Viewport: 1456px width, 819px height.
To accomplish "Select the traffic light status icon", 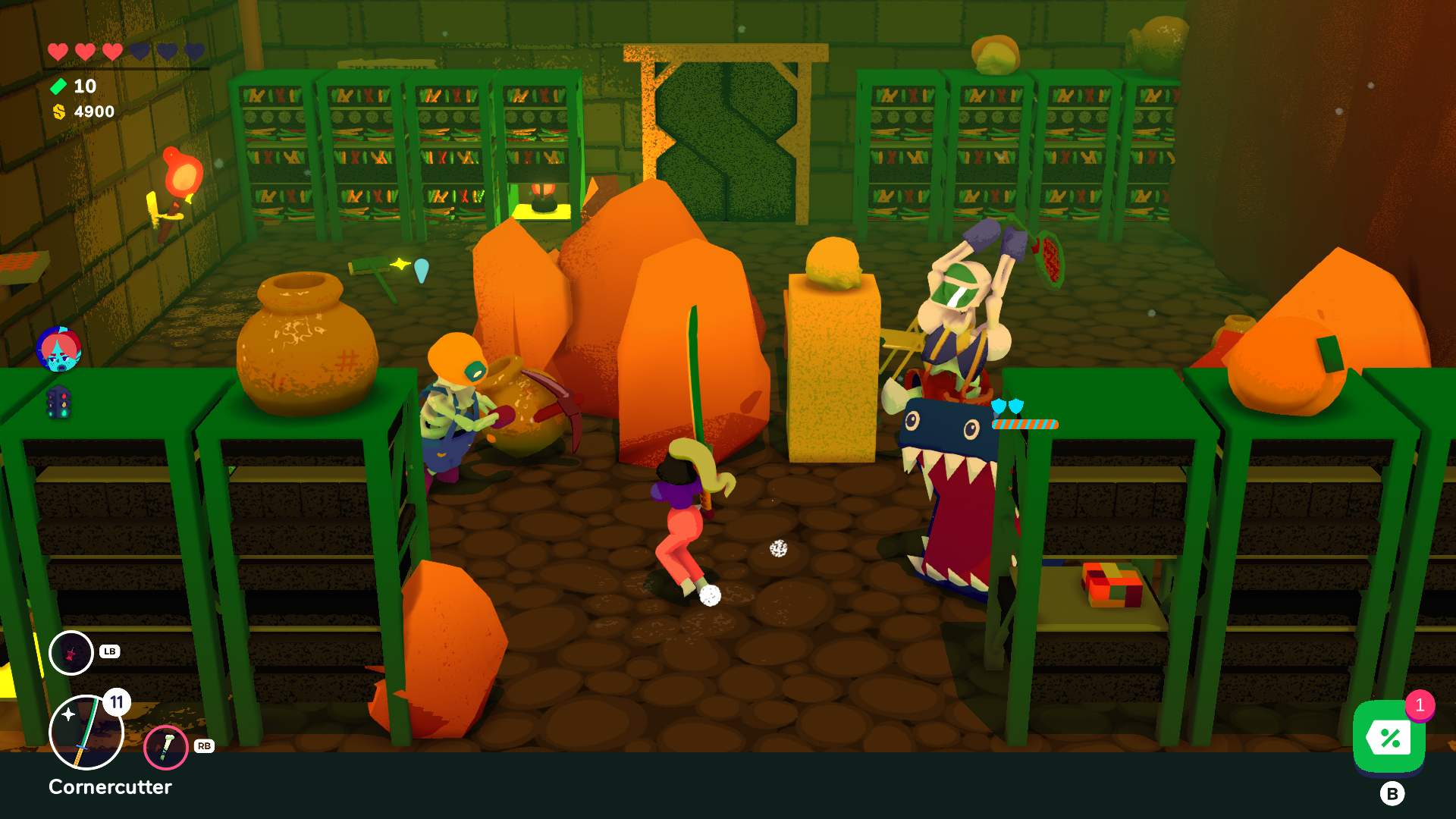I will (x=58, y=402).
